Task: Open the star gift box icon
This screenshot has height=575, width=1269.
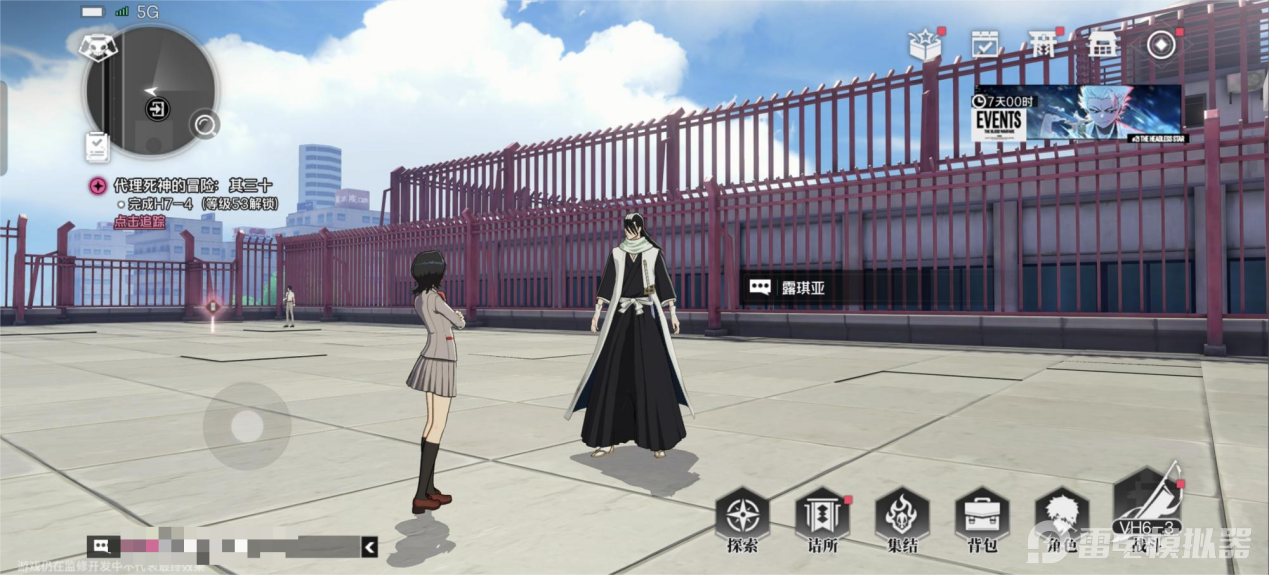Action: tap(924, 44)
